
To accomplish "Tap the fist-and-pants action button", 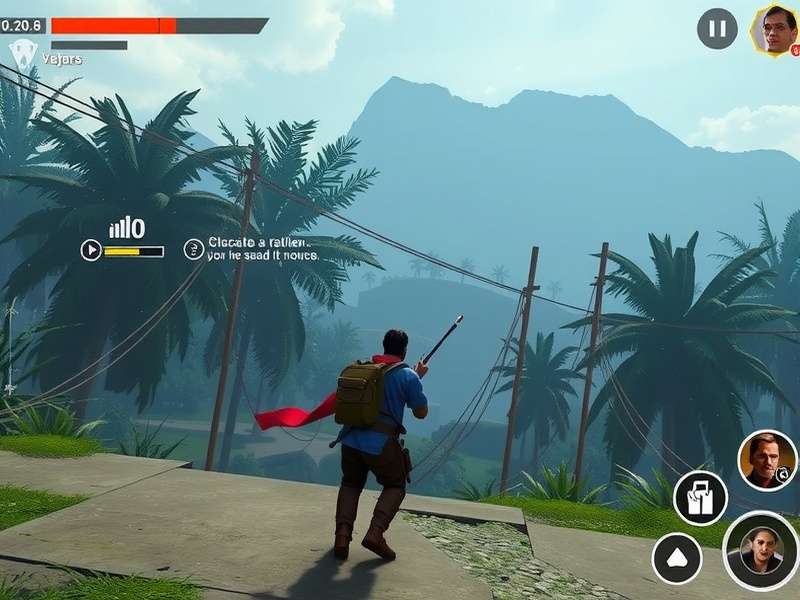I will click(700, 497).
